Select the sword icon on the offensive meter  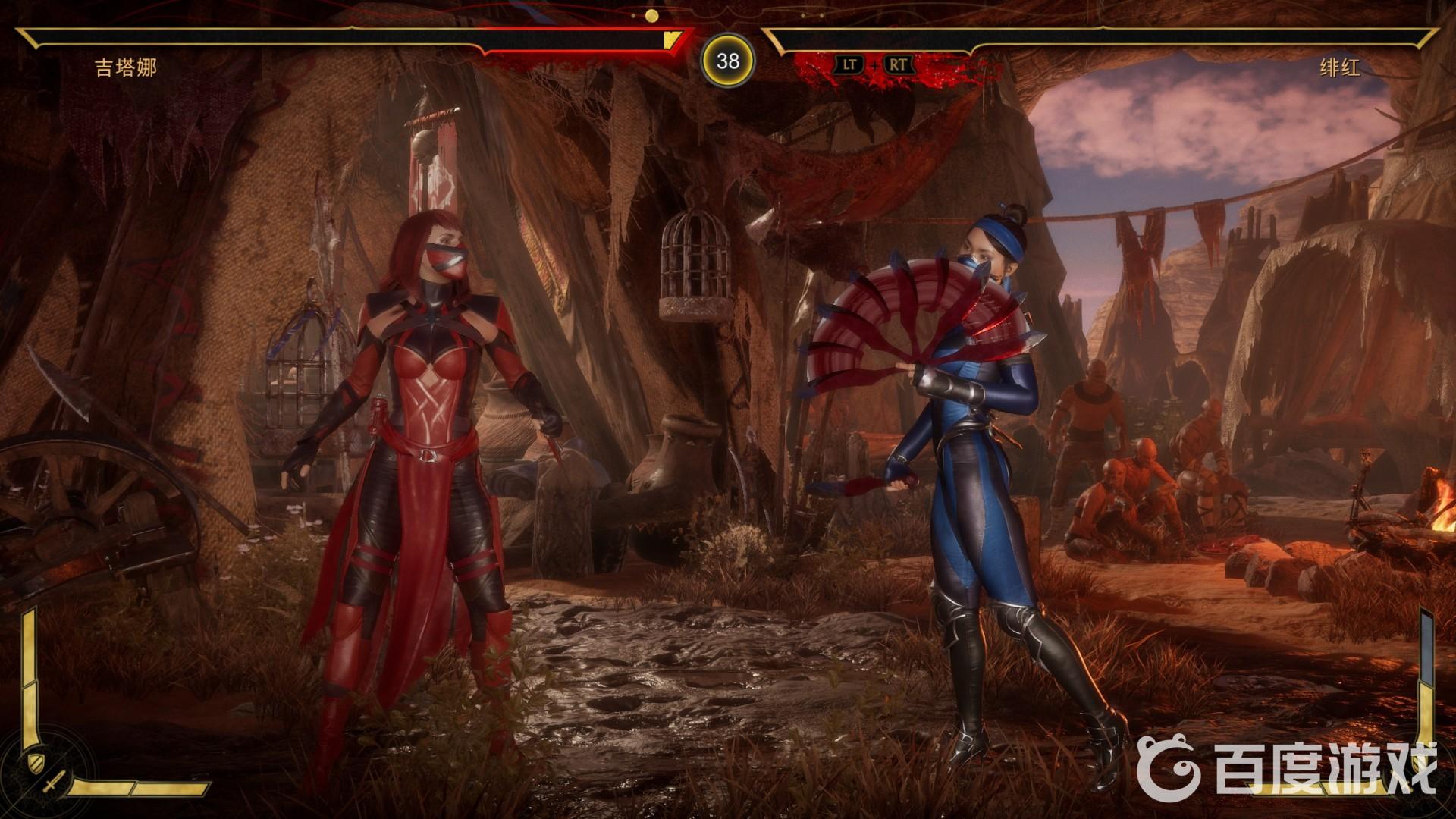55,783
